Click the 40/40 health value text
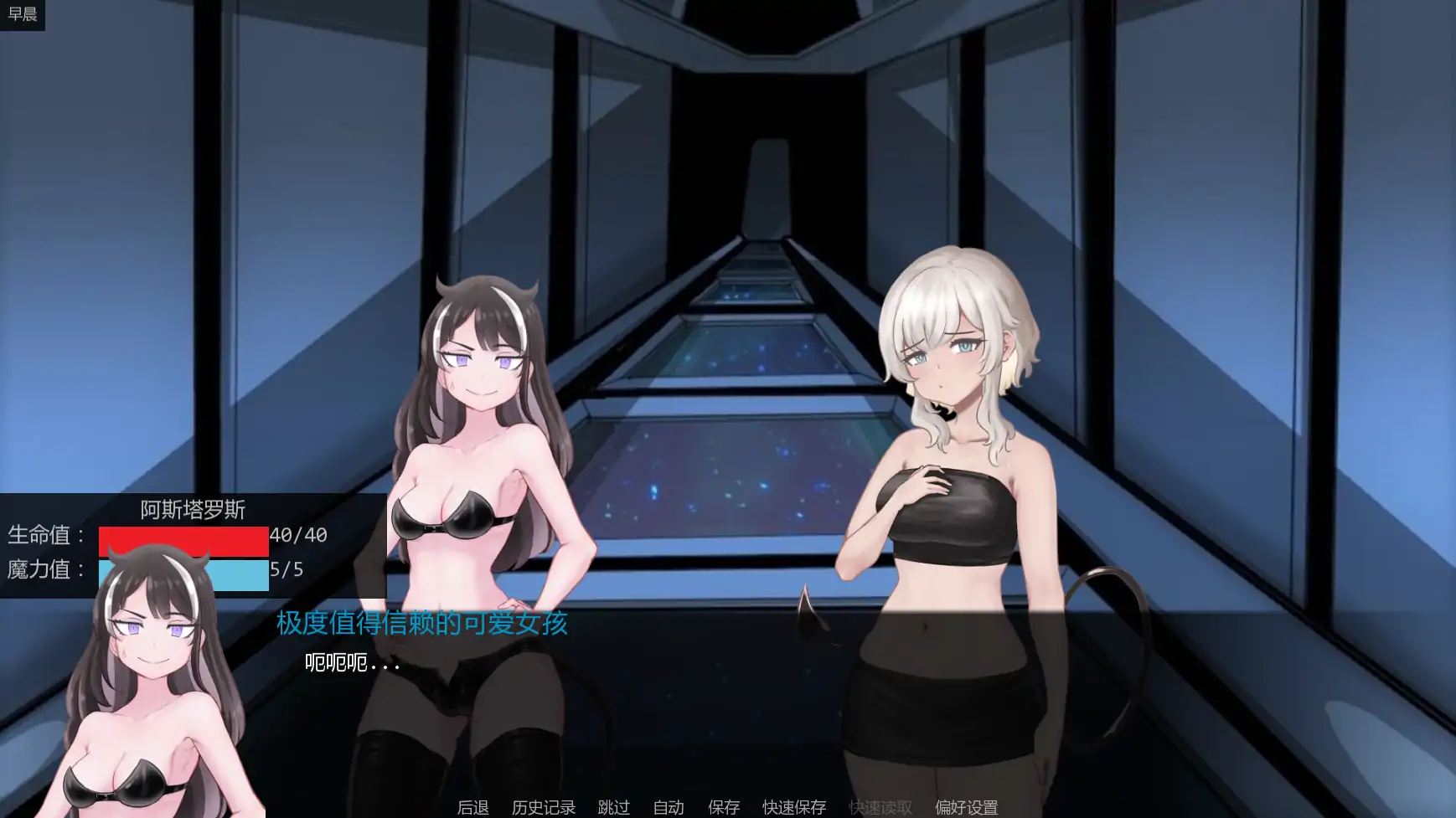 (297, 536)
